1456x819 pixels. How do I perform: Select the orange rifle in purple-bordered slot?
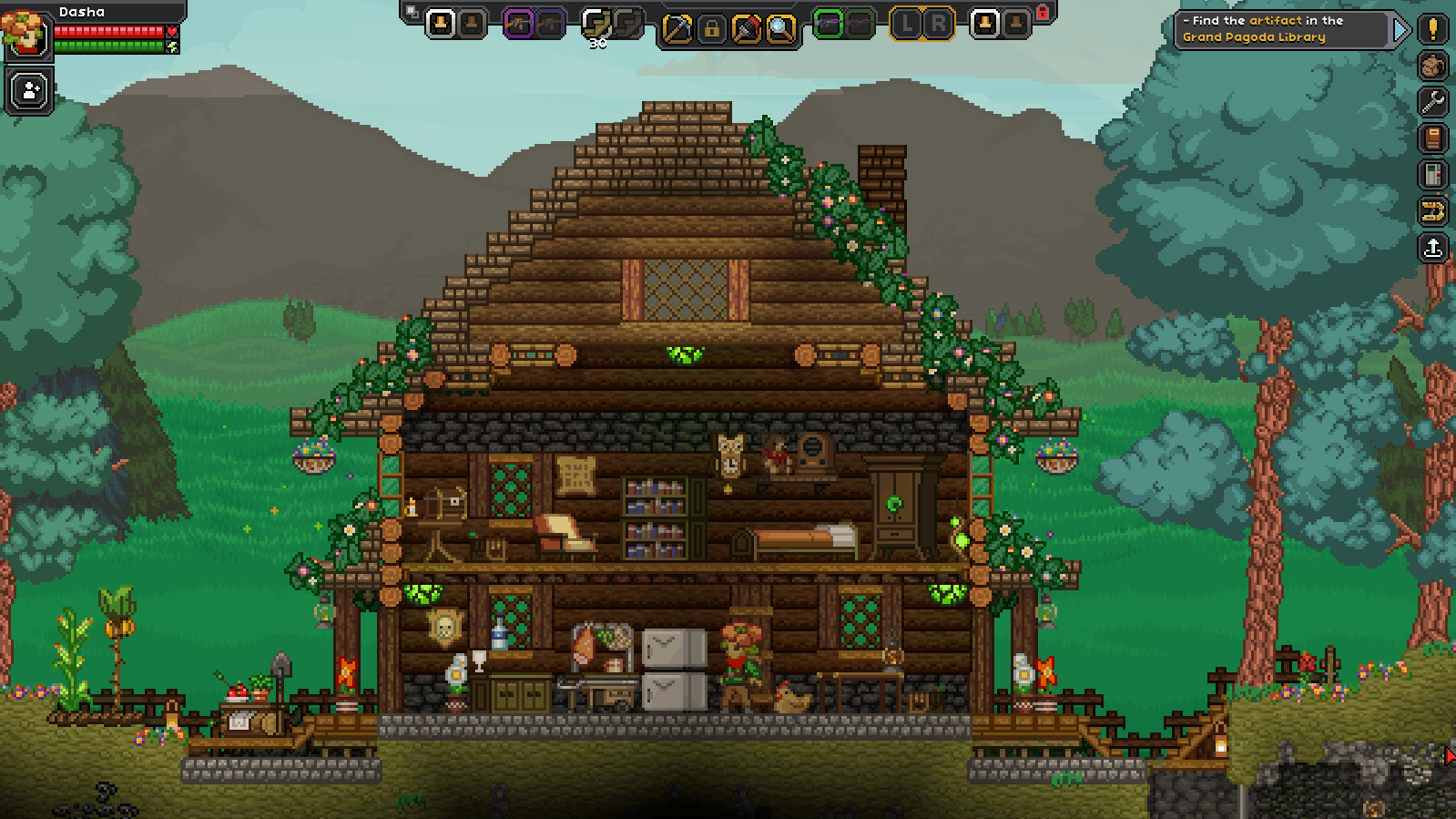tap(517, 24)
